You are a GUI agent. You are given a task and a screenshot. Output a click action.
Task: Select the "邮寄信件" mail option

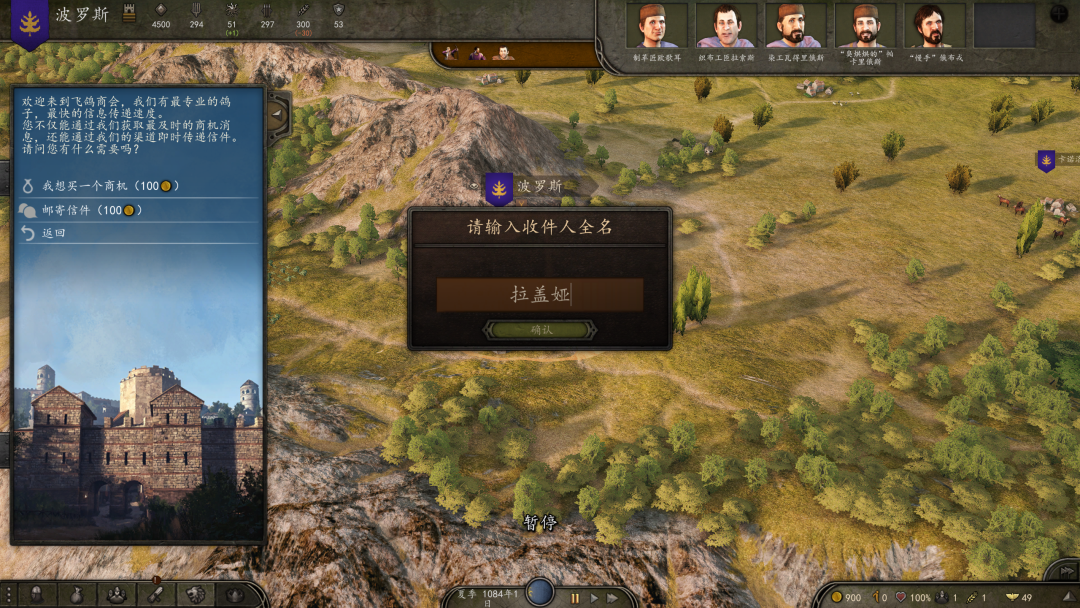click(x=81, y=210)
